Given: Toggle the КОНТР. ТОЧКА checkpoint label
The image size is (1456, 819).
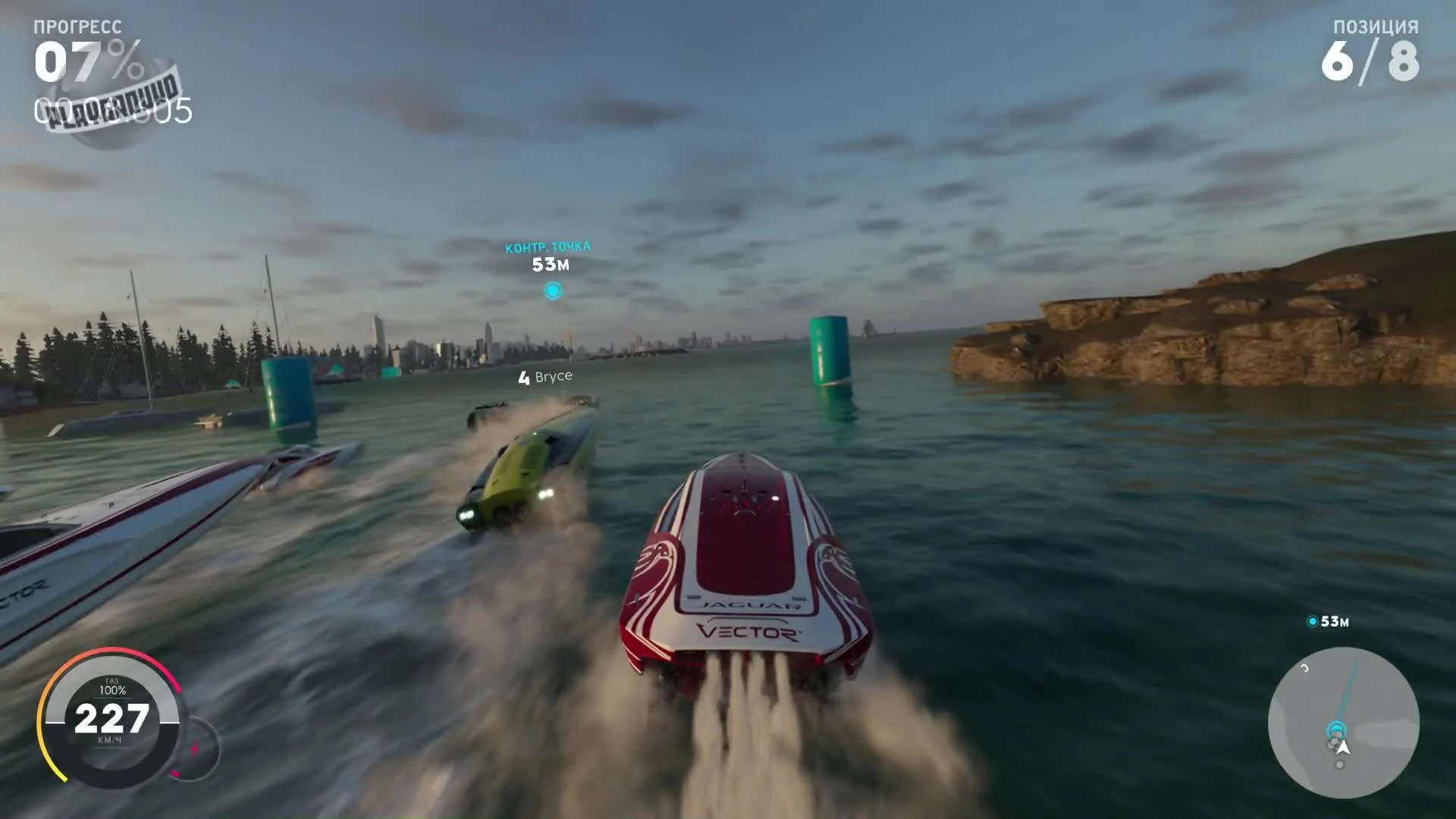Looking at the screenshot, I should [551, 246].
